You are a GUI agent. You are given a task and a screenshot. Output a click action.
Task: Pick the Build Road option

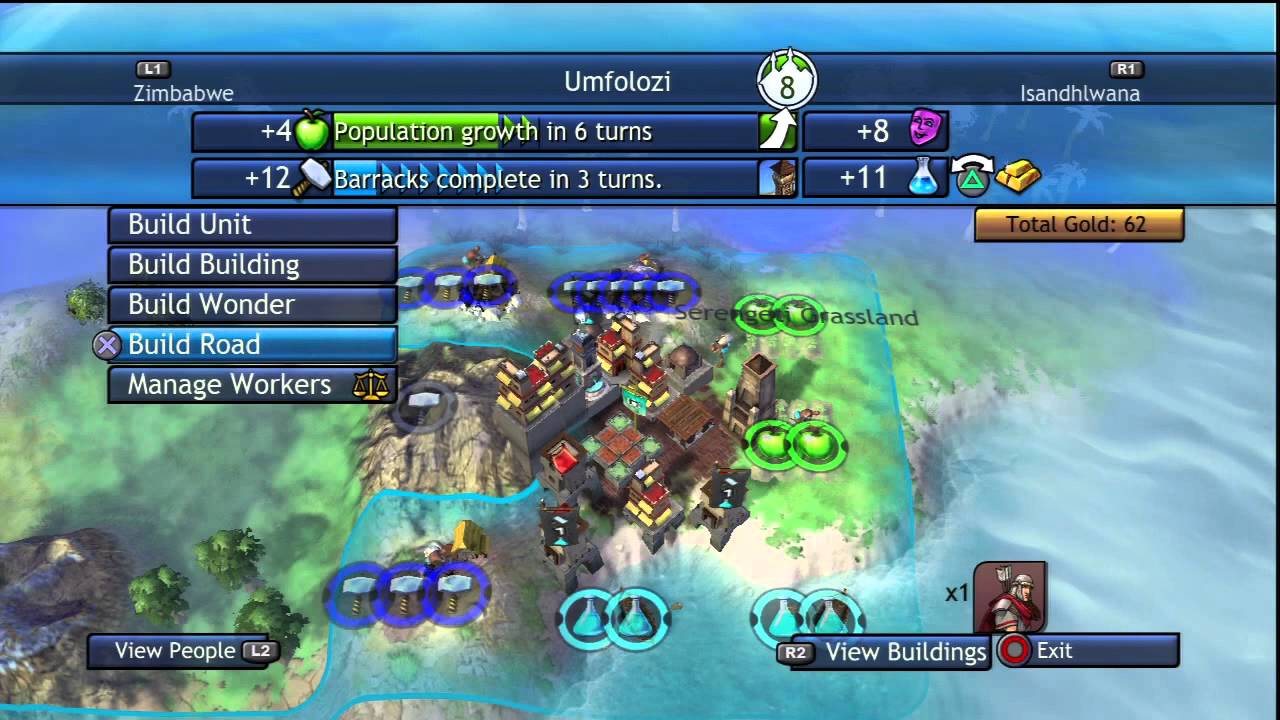tap(252, 345)
